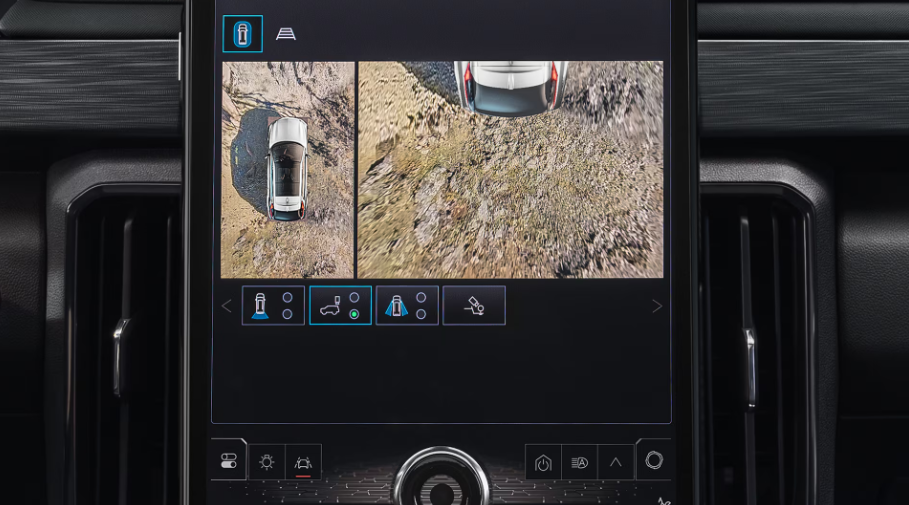Viewport: 909px width, 505px height.
Task: Open the bird's-eye vehicle thumbnail view
Action: [x=288, y=170]
